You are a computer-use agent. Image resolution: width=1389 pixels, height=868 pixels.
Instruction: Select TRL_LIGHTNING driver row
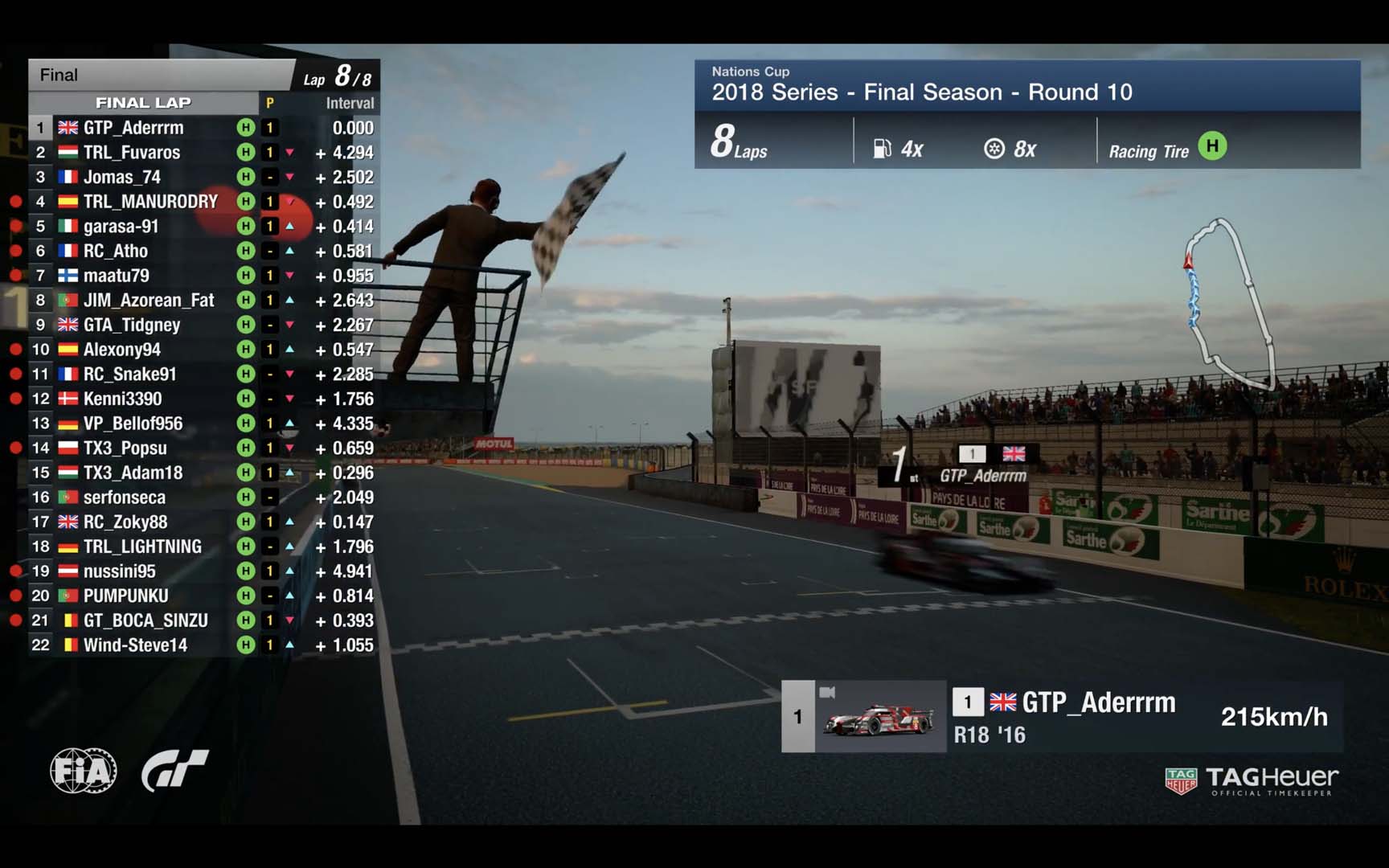pyautogui.click(x=142, y=547)
